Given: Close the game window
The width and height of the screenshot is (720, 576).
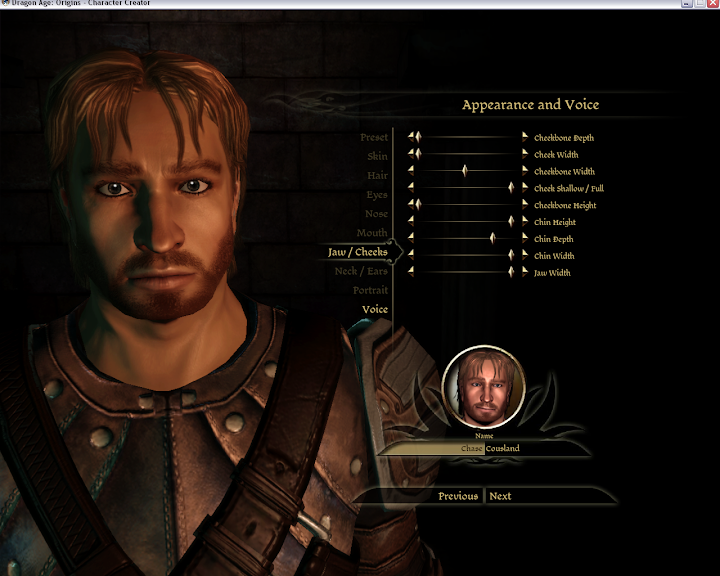Looking at the screenshot, I should (711, 4).
